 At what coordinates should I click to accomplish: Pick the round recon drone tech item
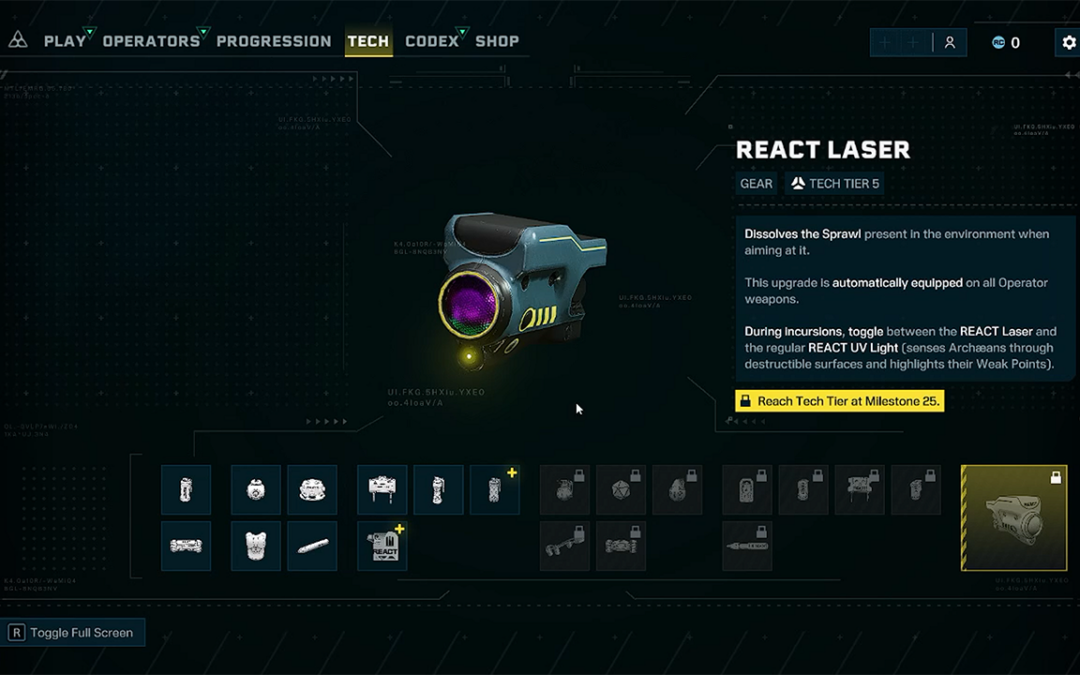pyautogui.click(x=256, y=490)
